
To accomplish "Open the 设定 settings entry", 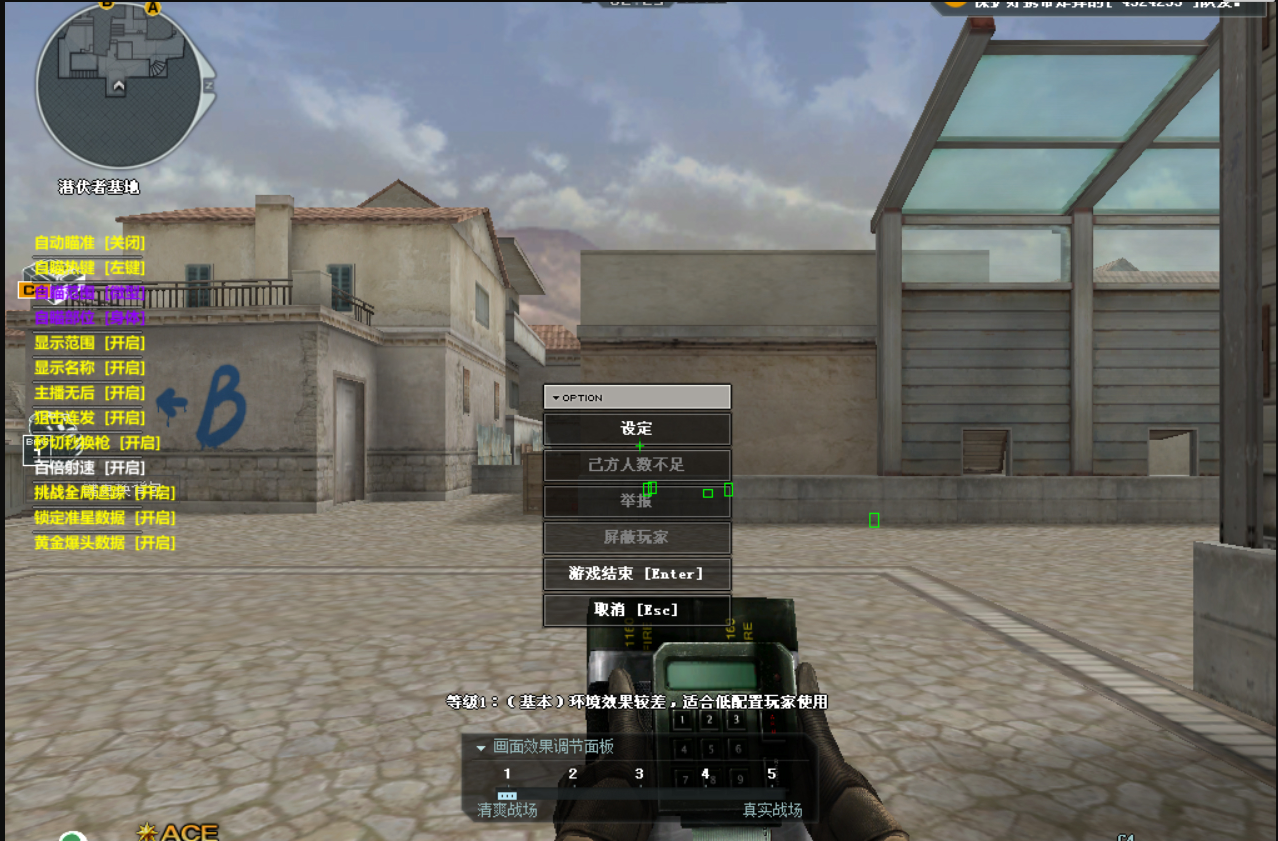I will 637,429.
